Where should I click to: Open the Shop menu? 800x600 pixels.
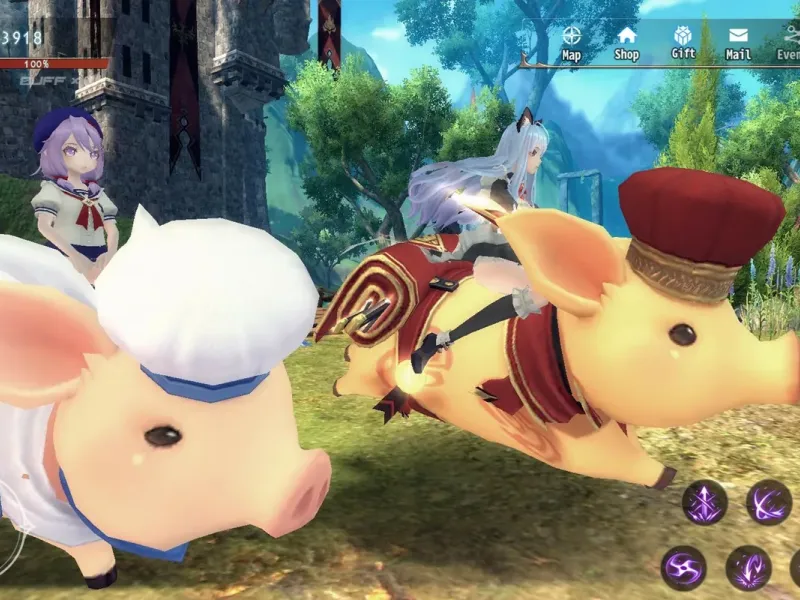click(626, 42)
